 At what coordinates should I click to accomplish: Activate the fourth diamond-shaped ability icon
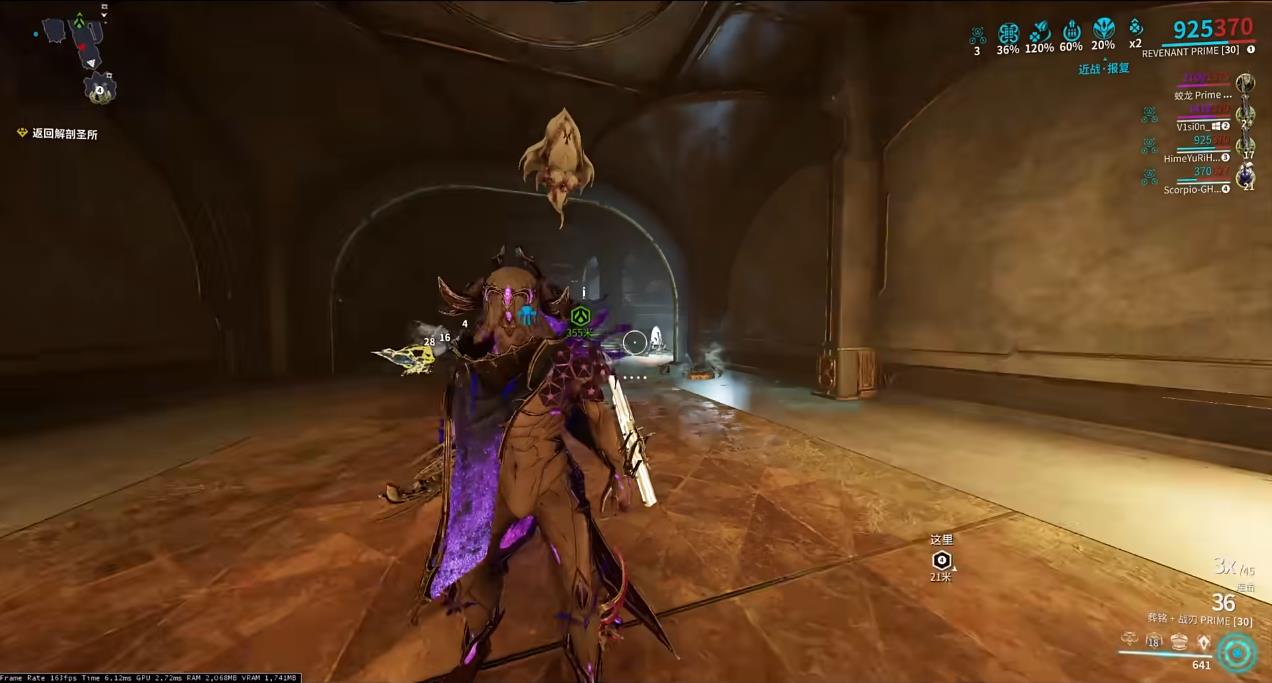tap(1203, 642)
